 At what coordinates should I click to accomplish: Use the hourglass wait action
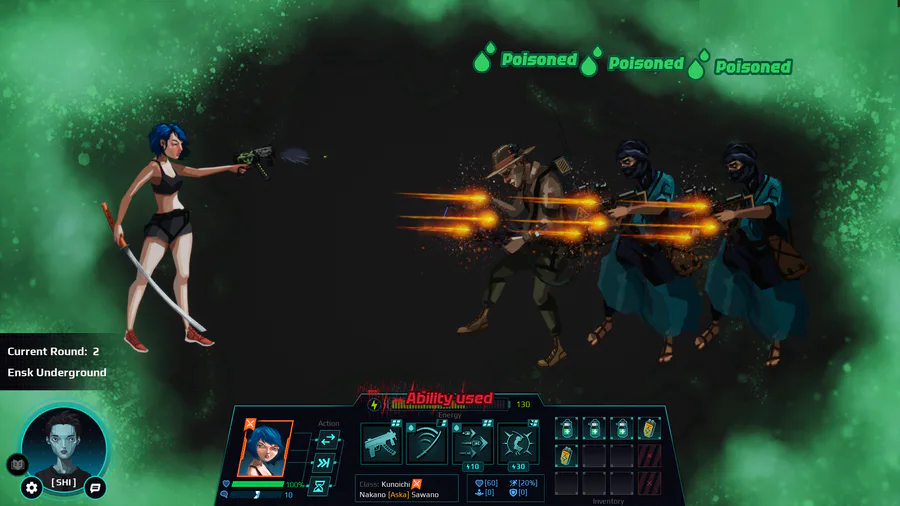tap(320, 486)
